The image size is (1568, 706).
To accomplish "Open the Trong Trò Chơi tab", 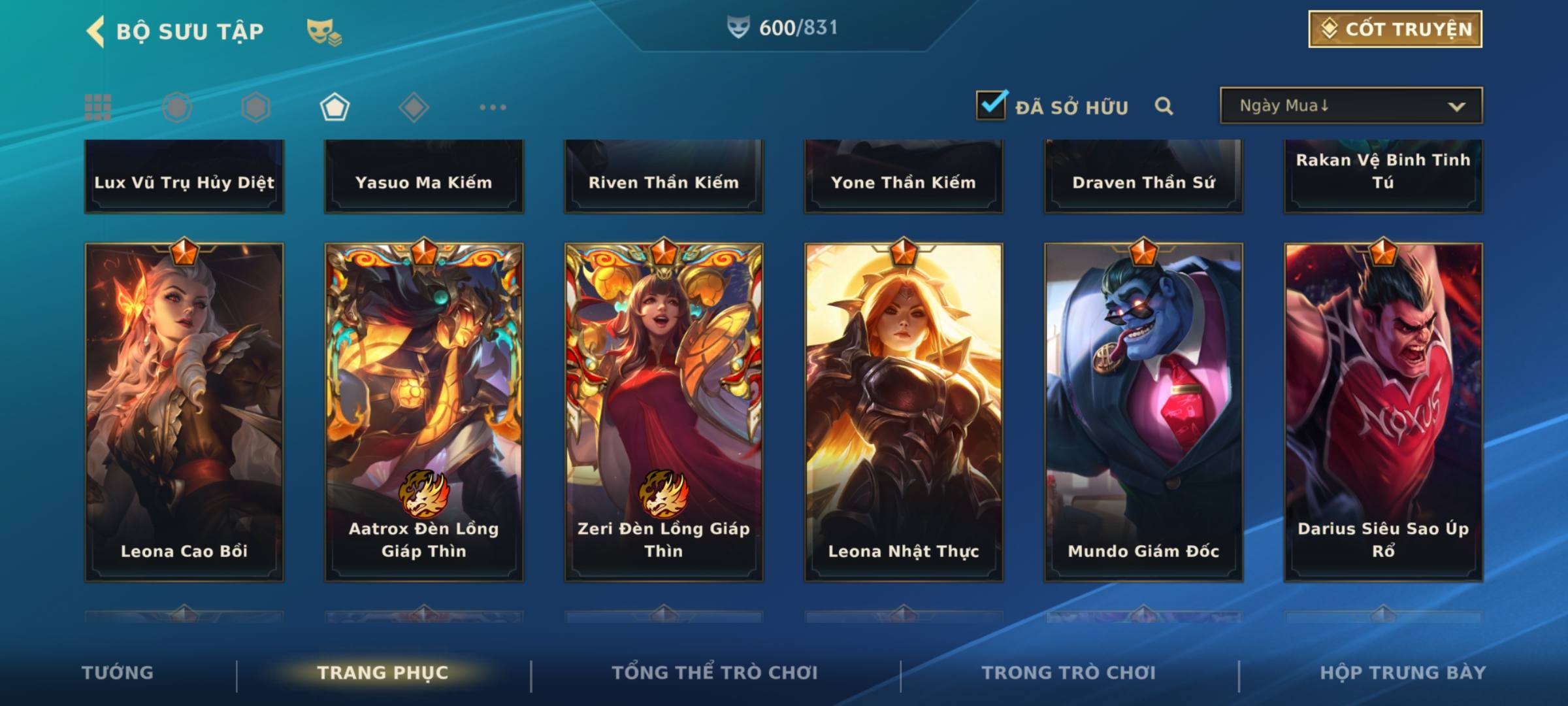I will 1069,673.
